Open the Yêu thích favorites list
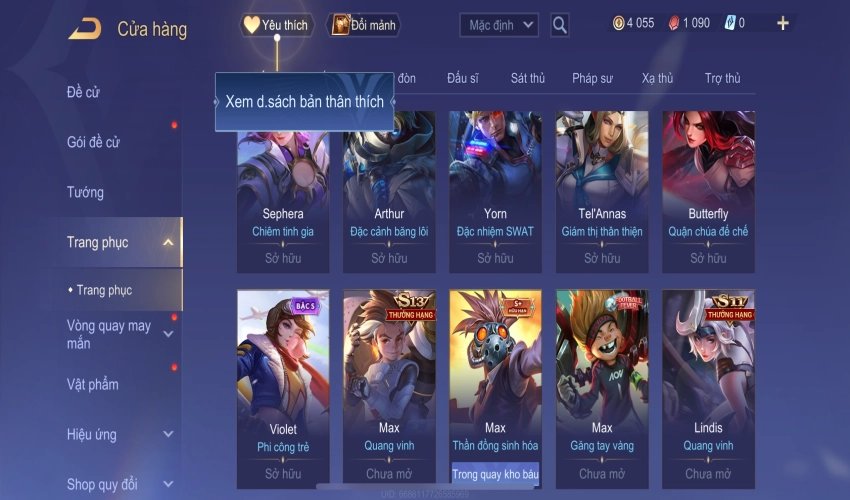The image size is (850, 500). pyautogui.click(x=277, y=25)
